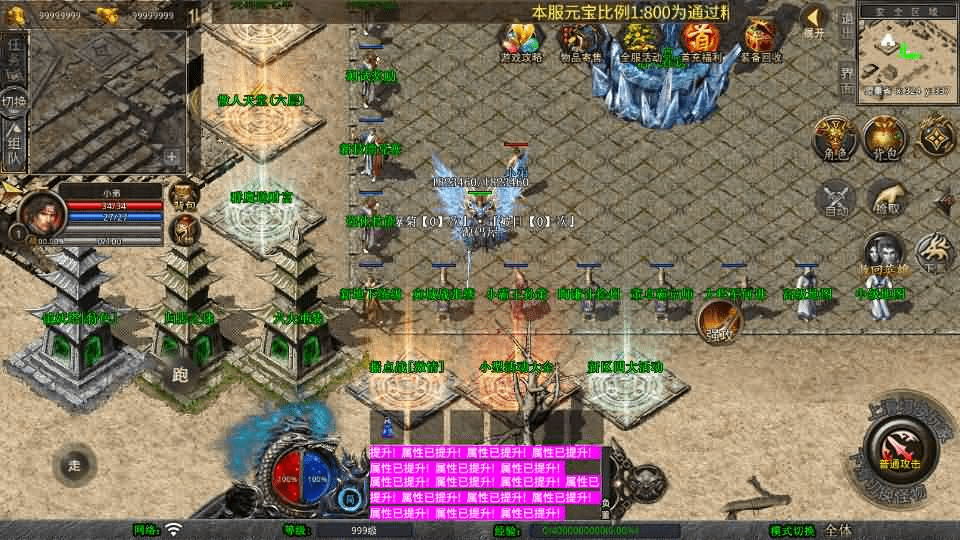Screen dimensions: 960x540
Task: Open the 角色 character panel
Action: point(832,137)
